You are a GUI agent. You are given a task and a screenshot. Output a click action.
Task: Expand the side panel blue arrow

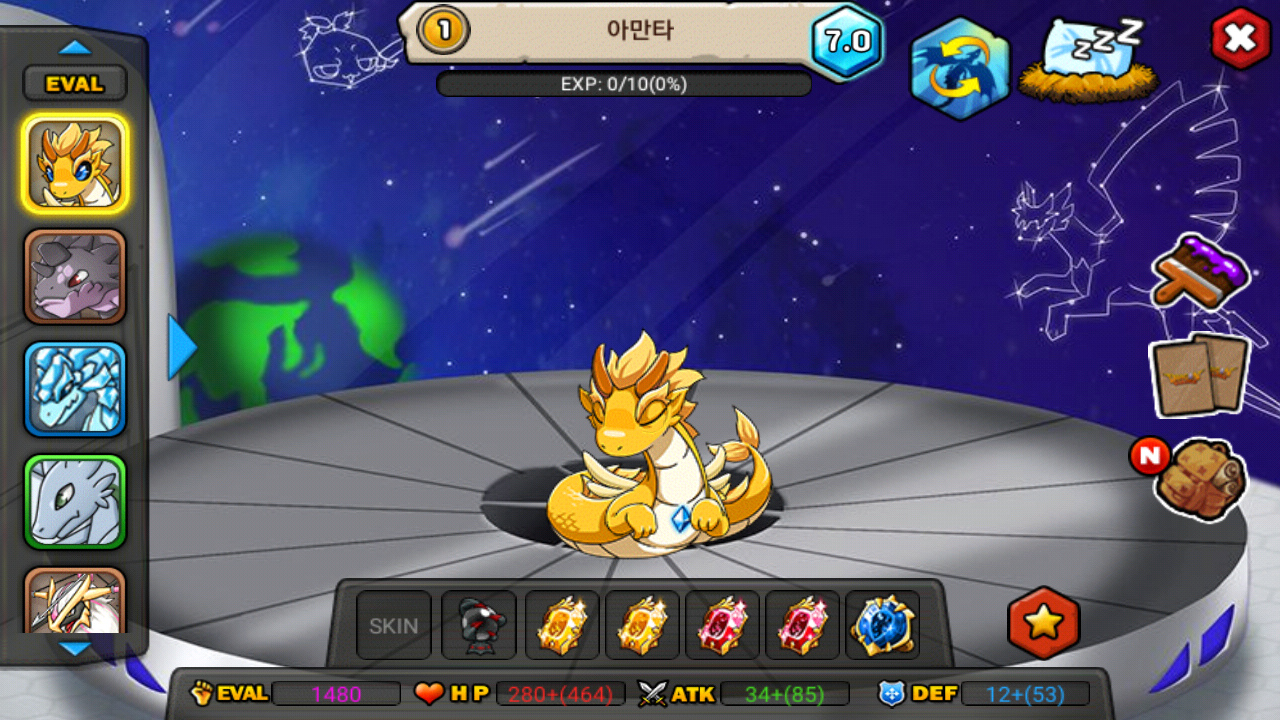(x=181, y=347)
